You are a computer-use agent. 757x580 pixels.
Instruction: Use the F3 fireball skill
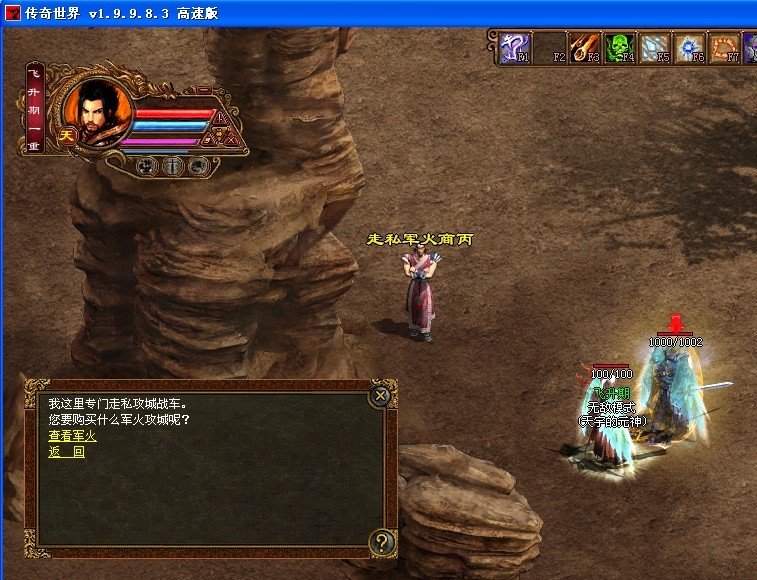click(x=585, y=47)
